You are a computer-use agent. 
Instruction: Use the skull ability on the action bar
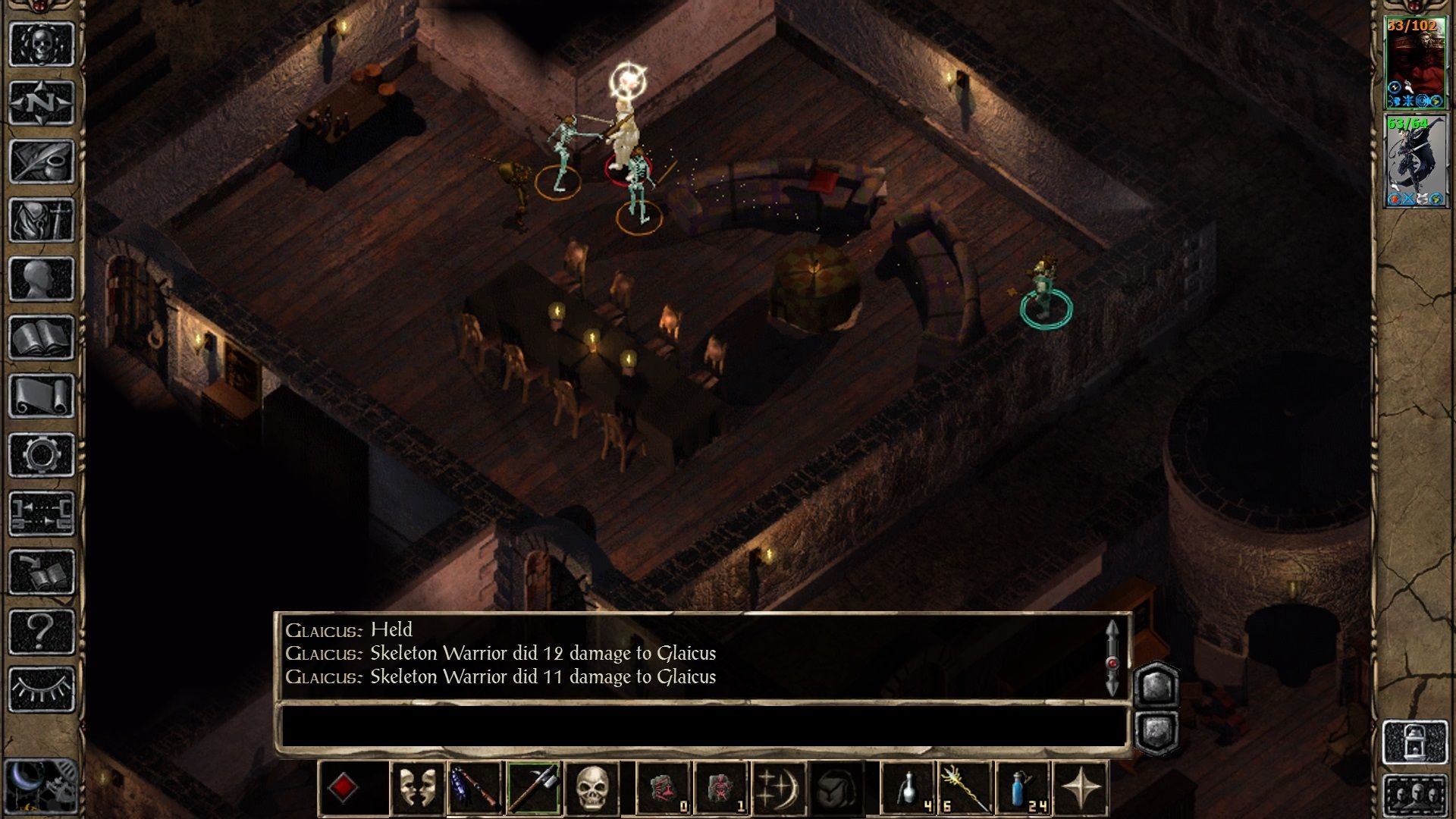(x=591, y=789)
